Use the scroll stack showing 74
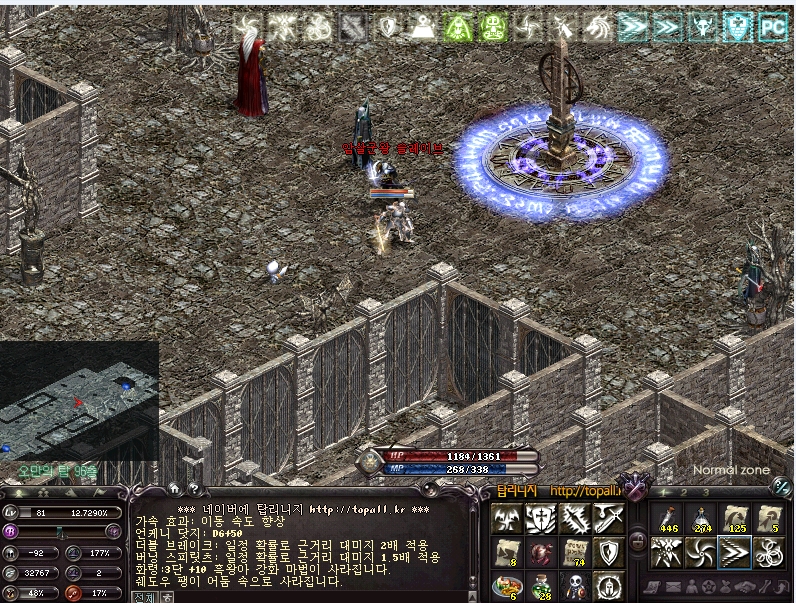 pos(575,552)
